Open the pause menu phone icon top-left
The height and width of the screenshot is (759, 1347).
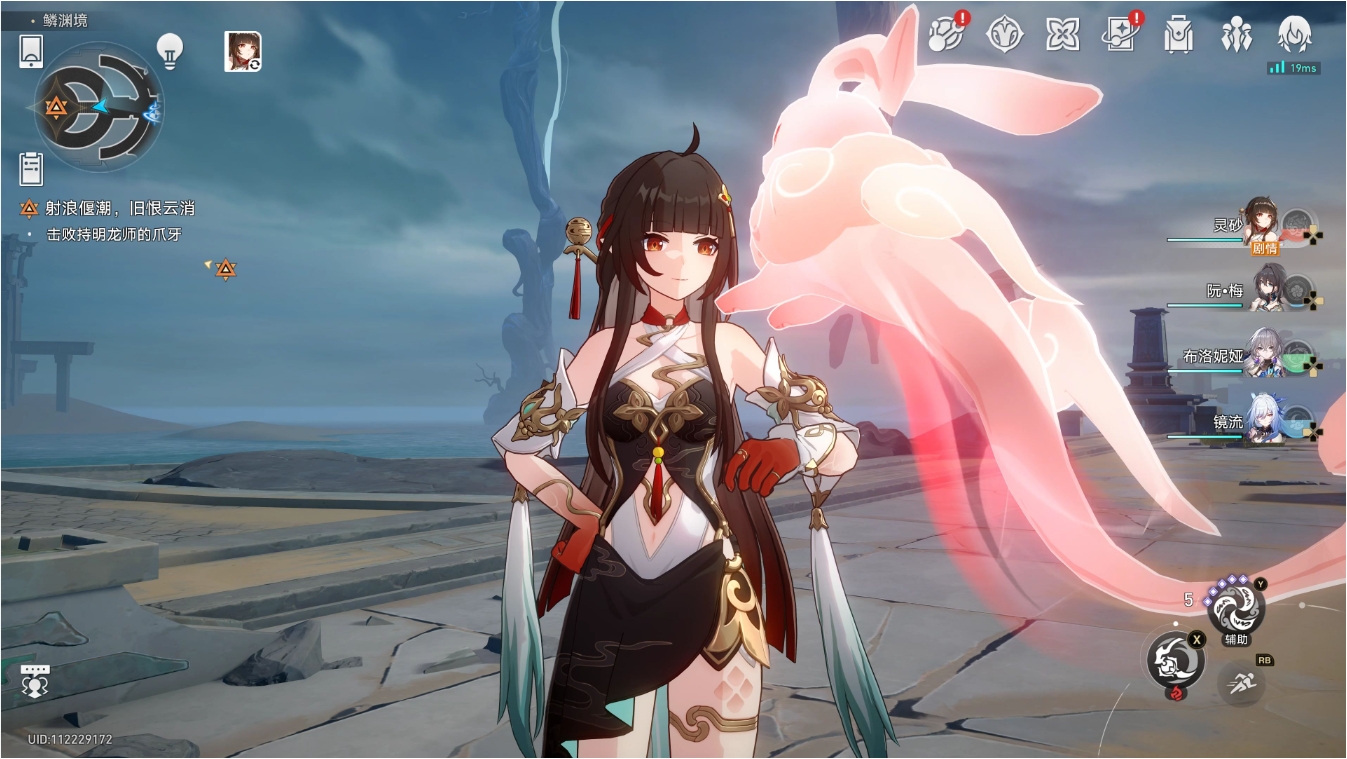(x=30, y=51)
